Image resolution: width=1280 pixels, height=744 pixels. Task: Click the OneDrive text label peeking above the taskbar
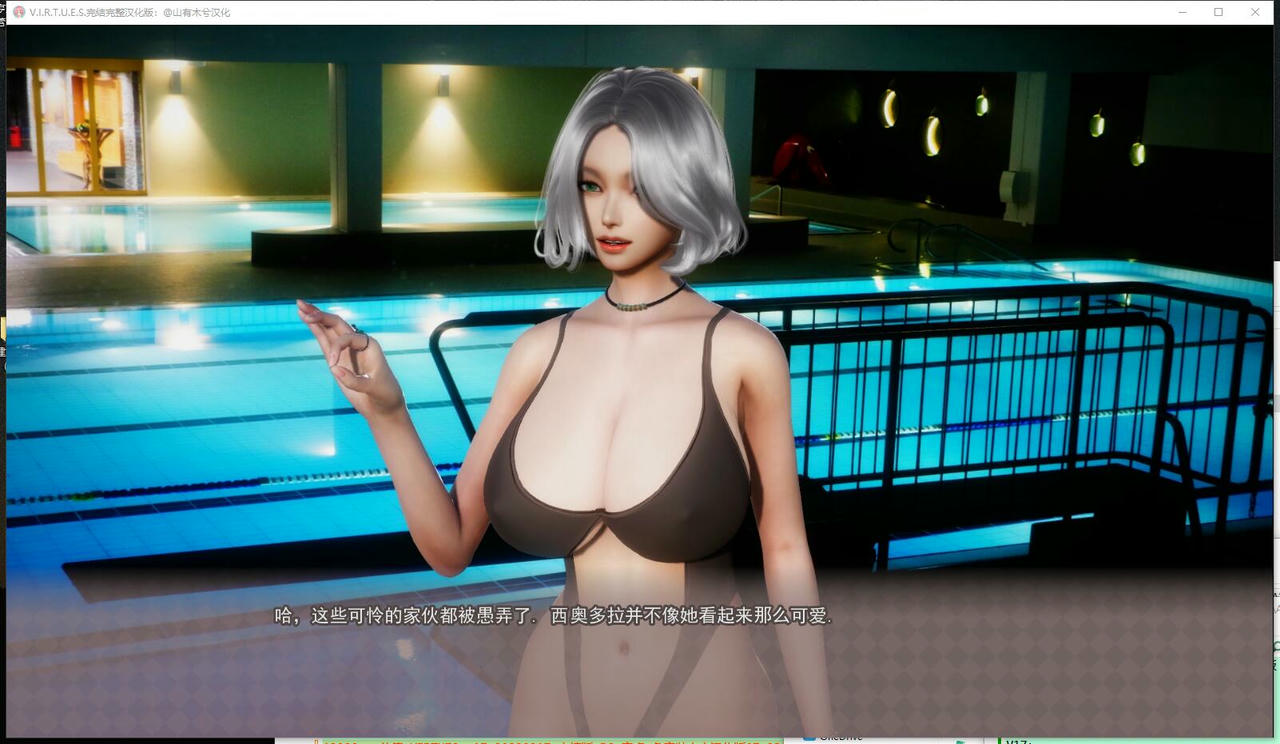[x=840, y=738]
